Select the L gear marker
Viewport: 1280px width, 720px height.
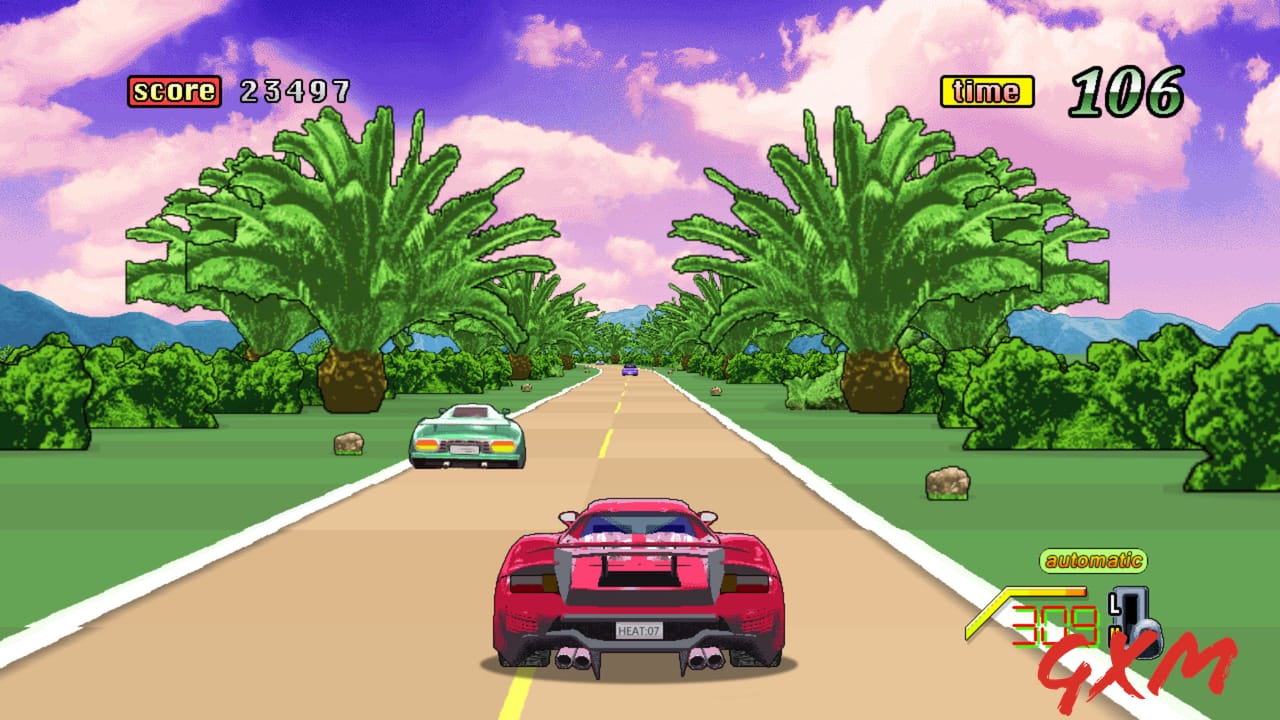pyautogui.click(x=1114, y=604)
